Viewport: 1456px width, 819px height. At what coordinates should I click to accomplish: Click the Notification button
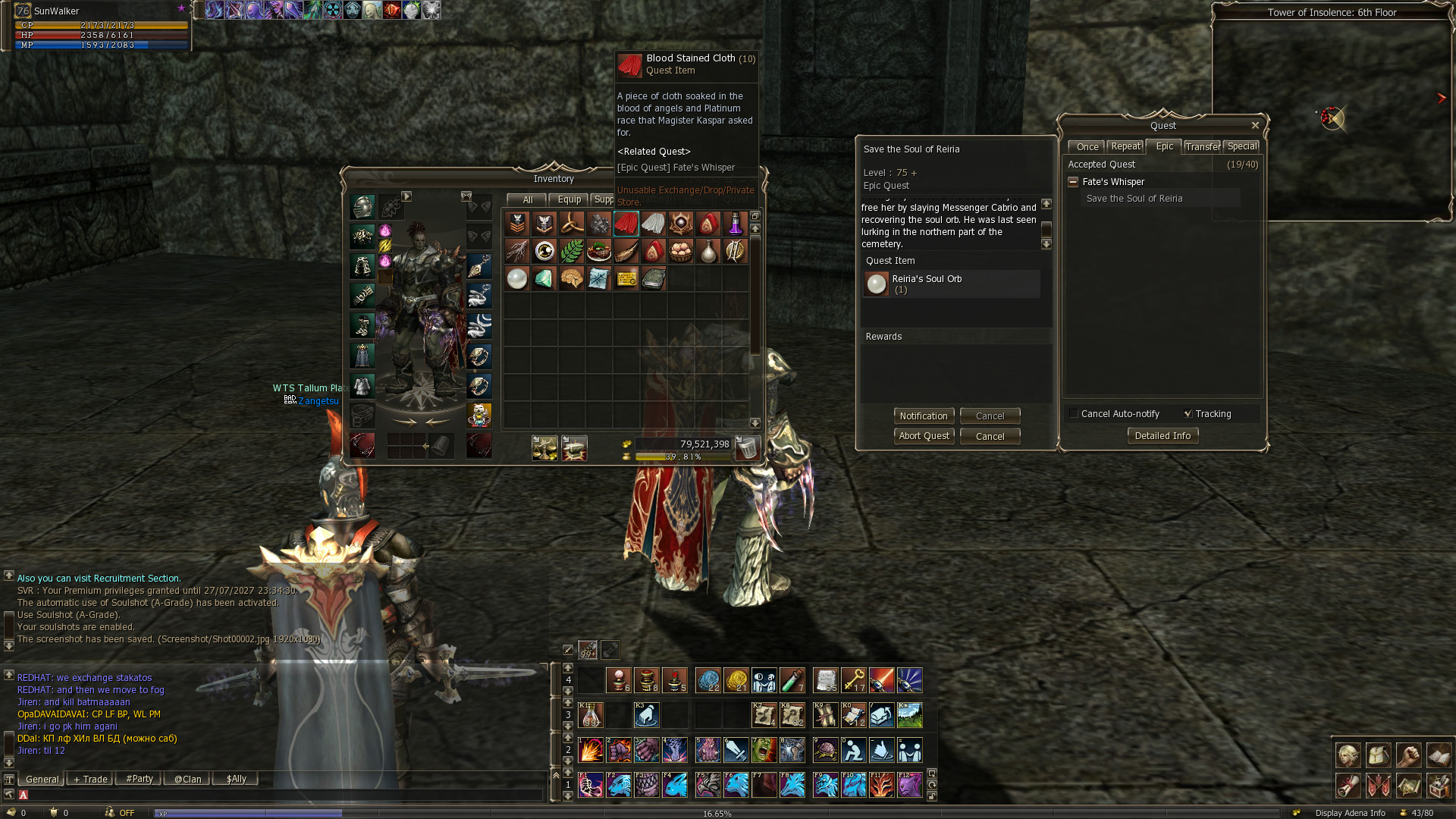tap(923, 416)
